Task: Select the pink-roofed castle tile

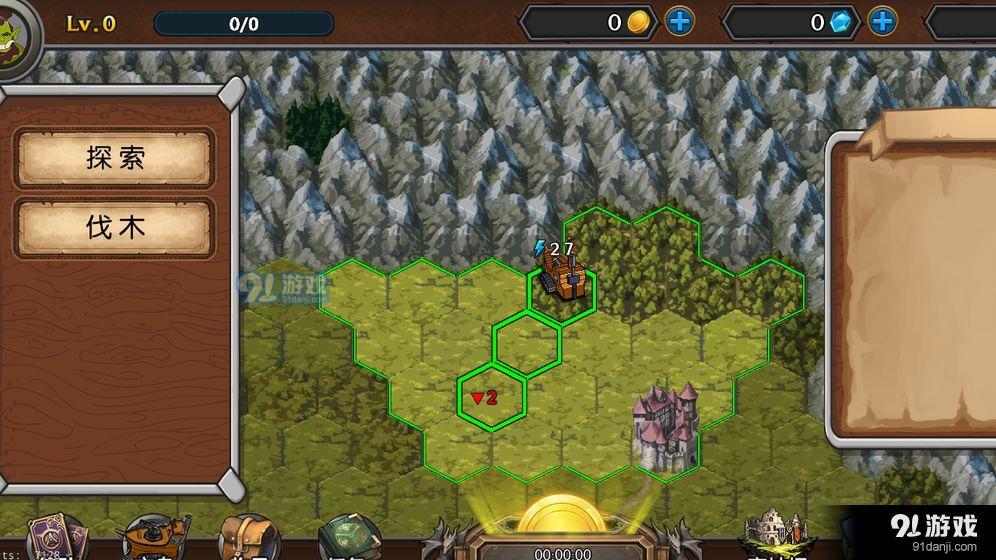Action: point(664,423)
